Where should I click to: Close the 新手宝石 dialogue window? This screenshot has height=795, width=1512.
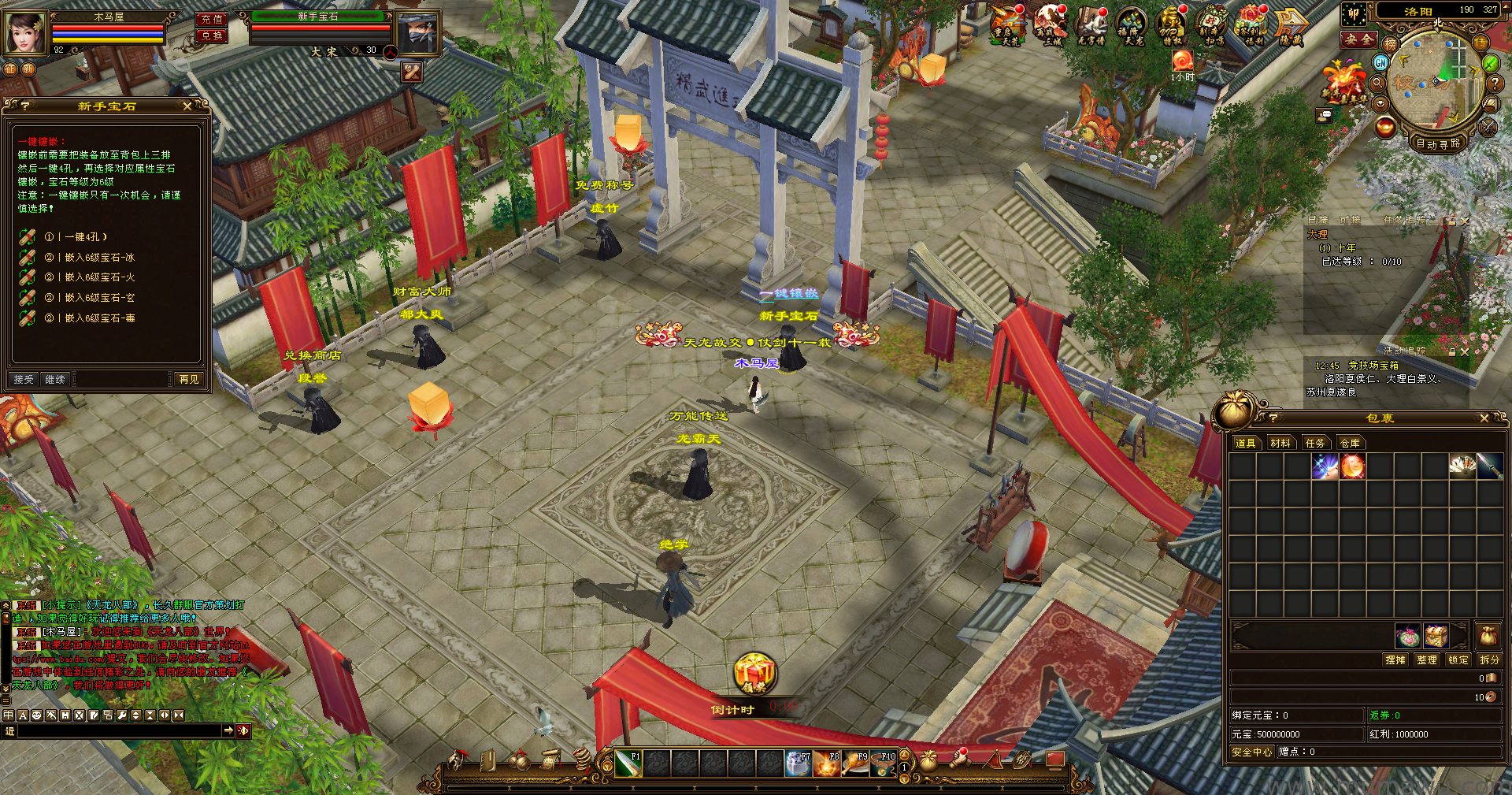[x=187, y=106]
